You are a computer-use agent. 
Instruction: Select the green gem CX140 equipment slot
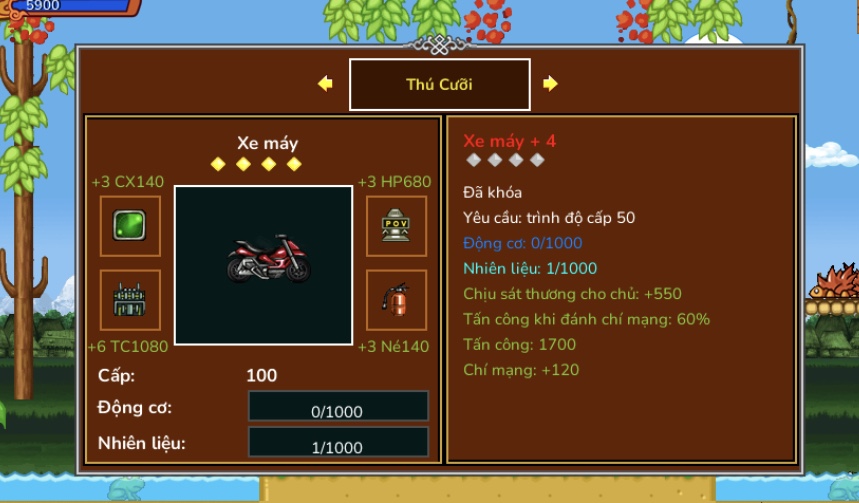pos(130,226)
